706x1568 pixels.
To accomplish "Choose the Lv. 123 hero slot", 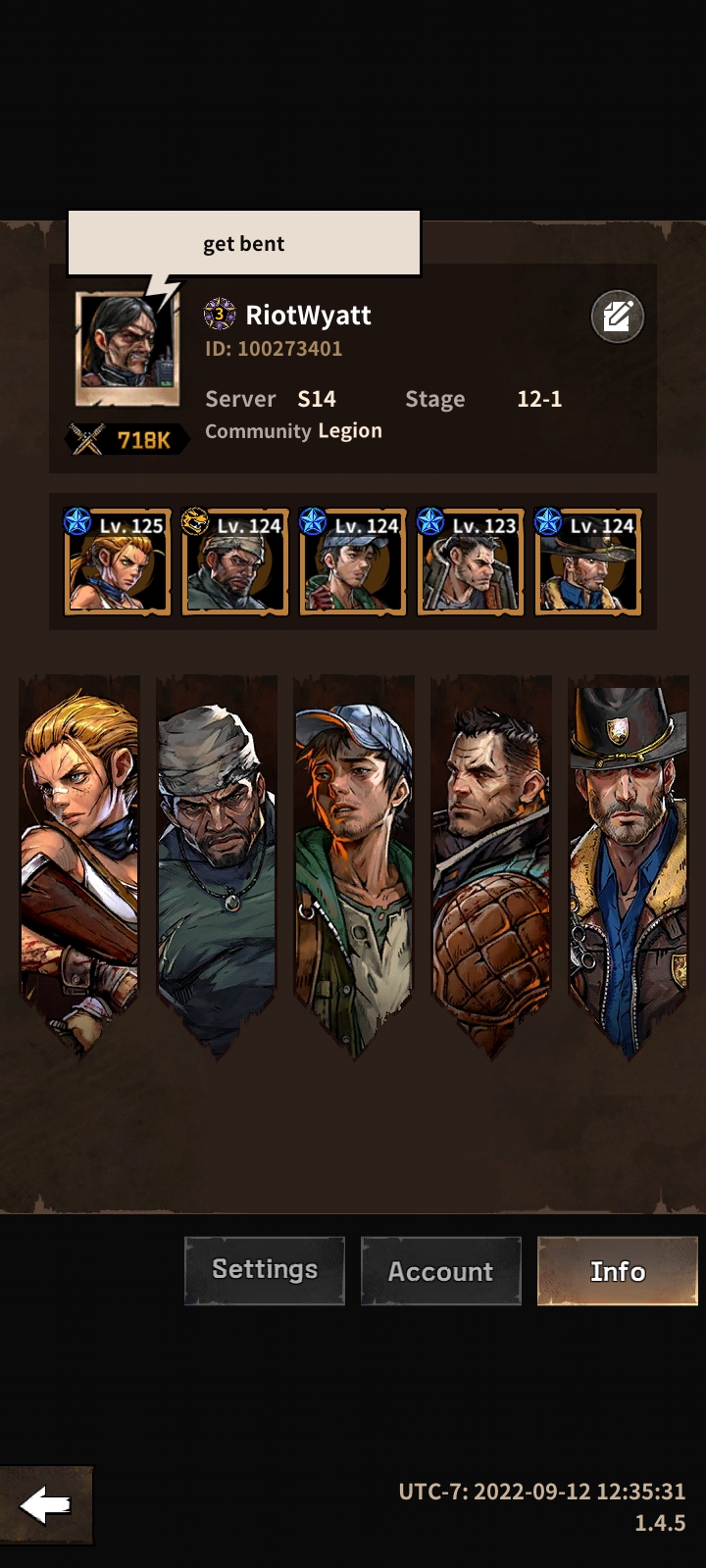I will coord(471,562).
